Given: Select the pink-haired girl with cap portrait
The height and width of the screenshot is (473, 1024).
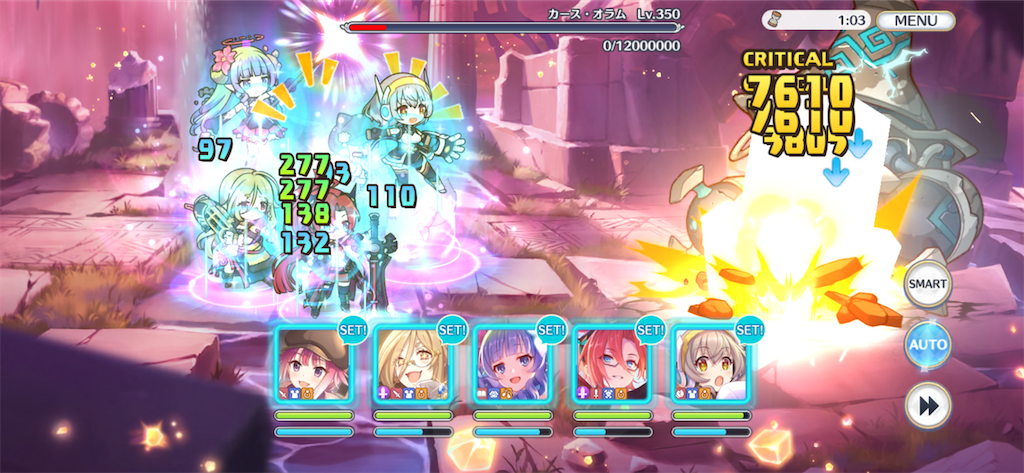Looking at the screenshot, I should click(x=313, y=364).
